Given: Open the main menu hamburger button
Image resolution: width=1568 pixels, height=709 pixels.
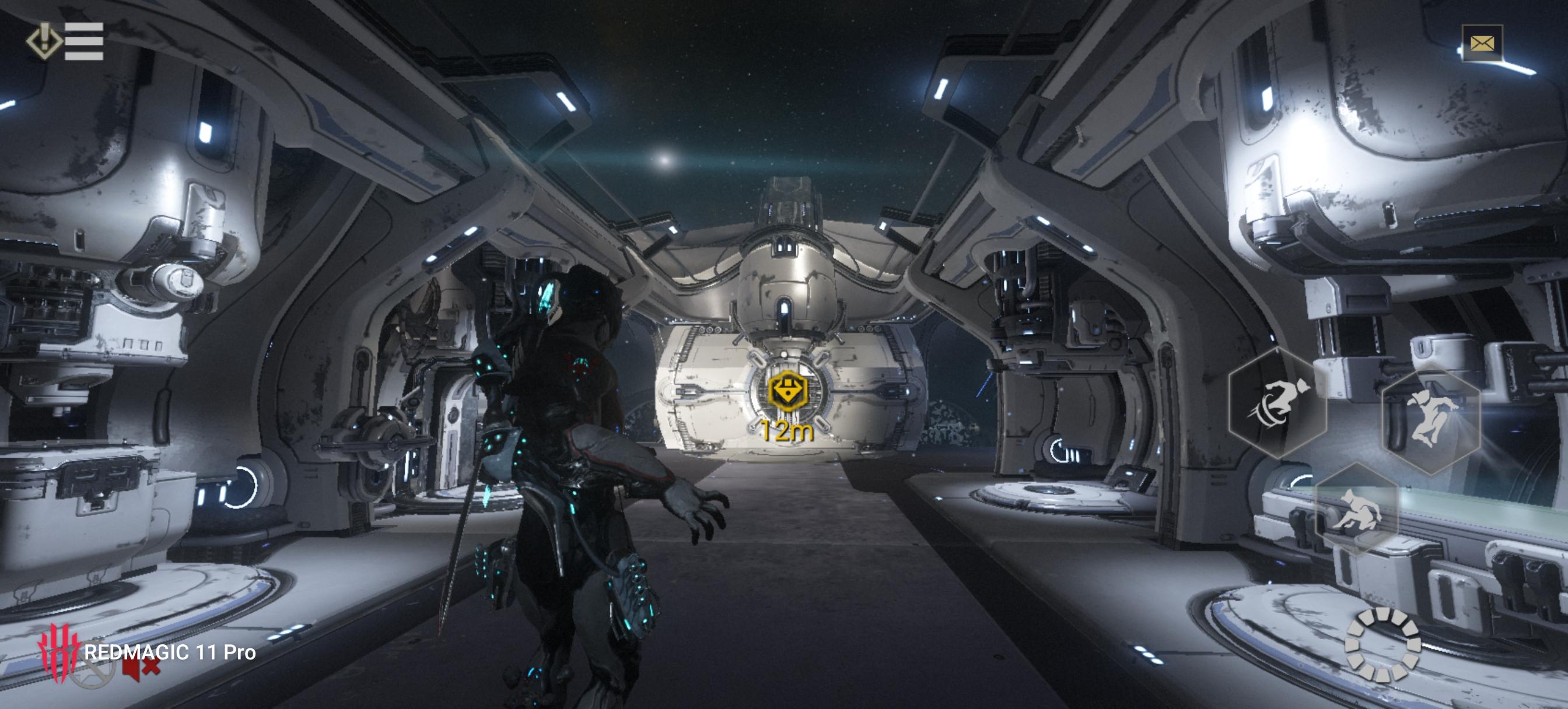Looking at the screenshot, I should [x=83, y=41].
